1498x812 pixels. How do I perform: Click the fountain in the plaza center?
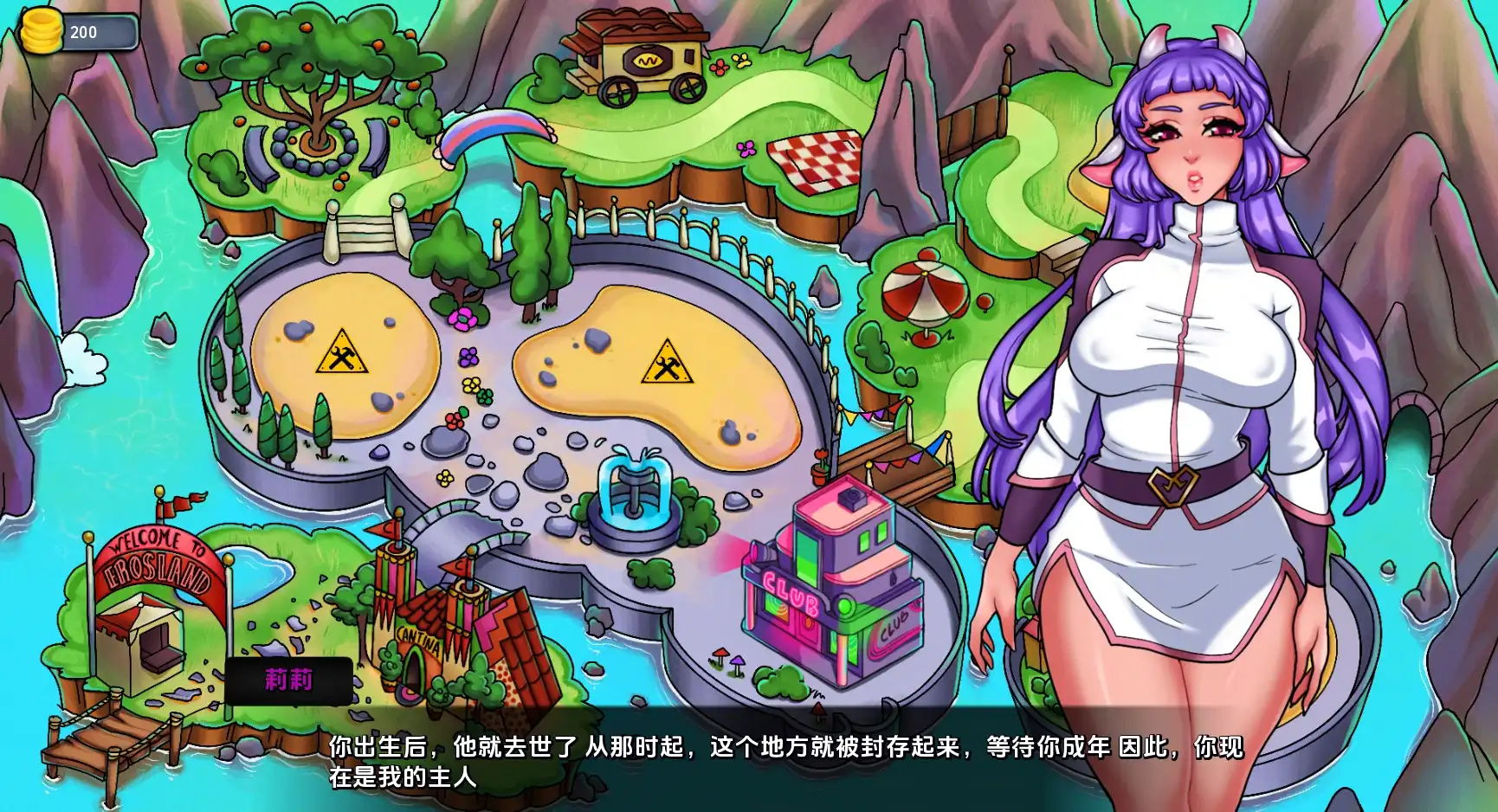(636, 502)
